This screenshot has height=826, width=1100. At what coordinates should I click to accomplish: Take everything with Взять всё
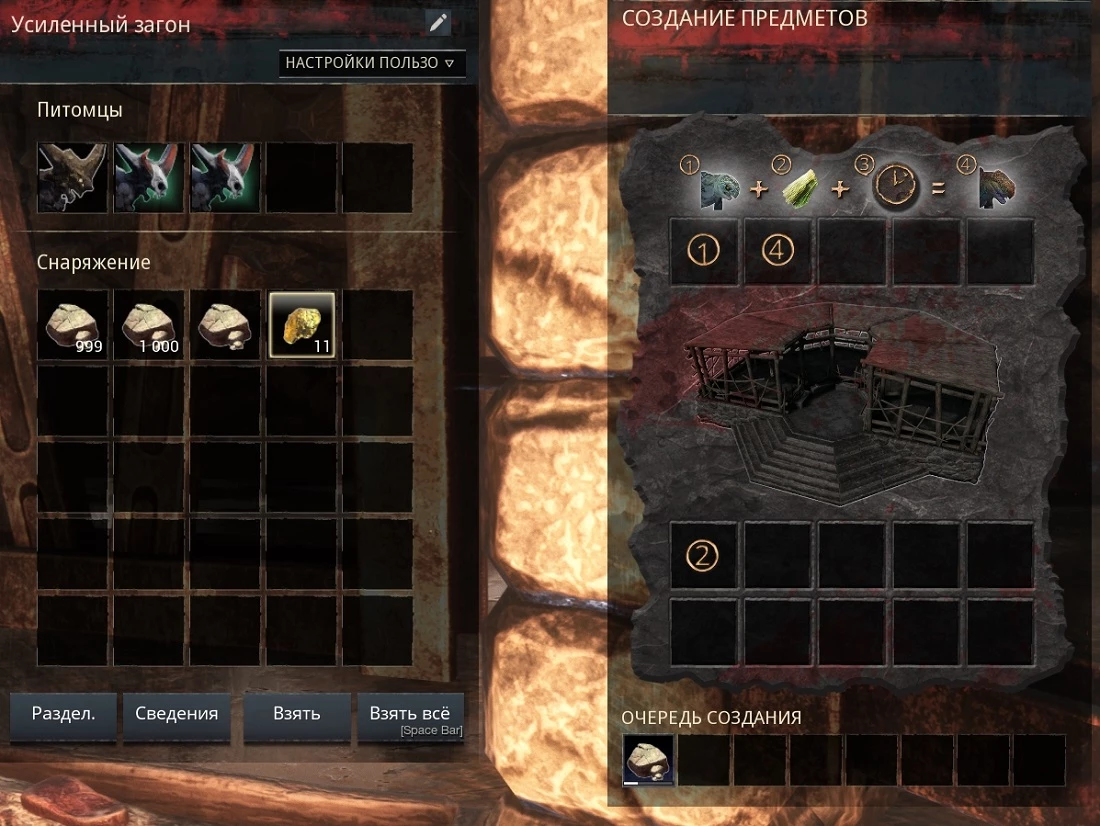tap(410, 714)
